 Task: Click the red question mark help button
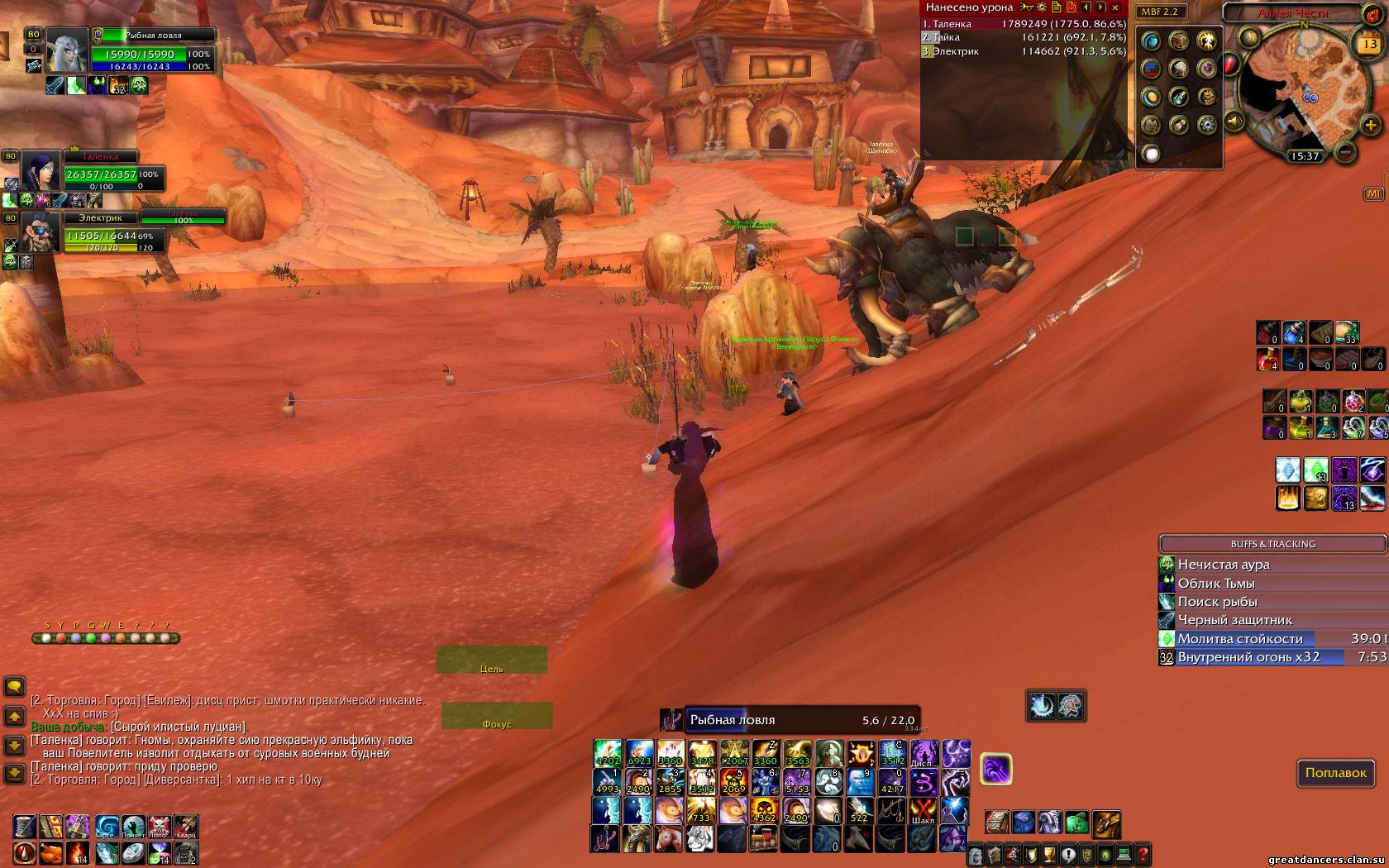point(1143,855)
